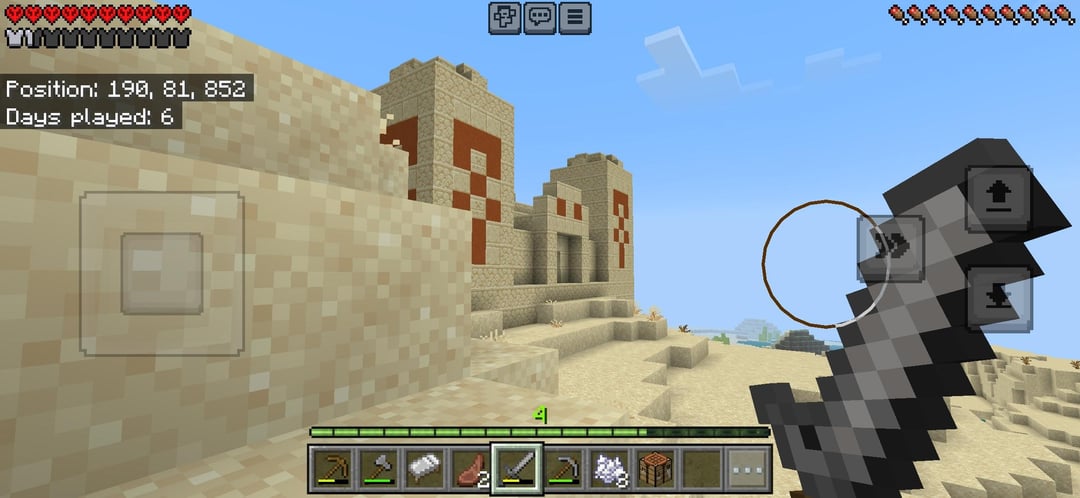Open the emote menu button

pos(505,17)
